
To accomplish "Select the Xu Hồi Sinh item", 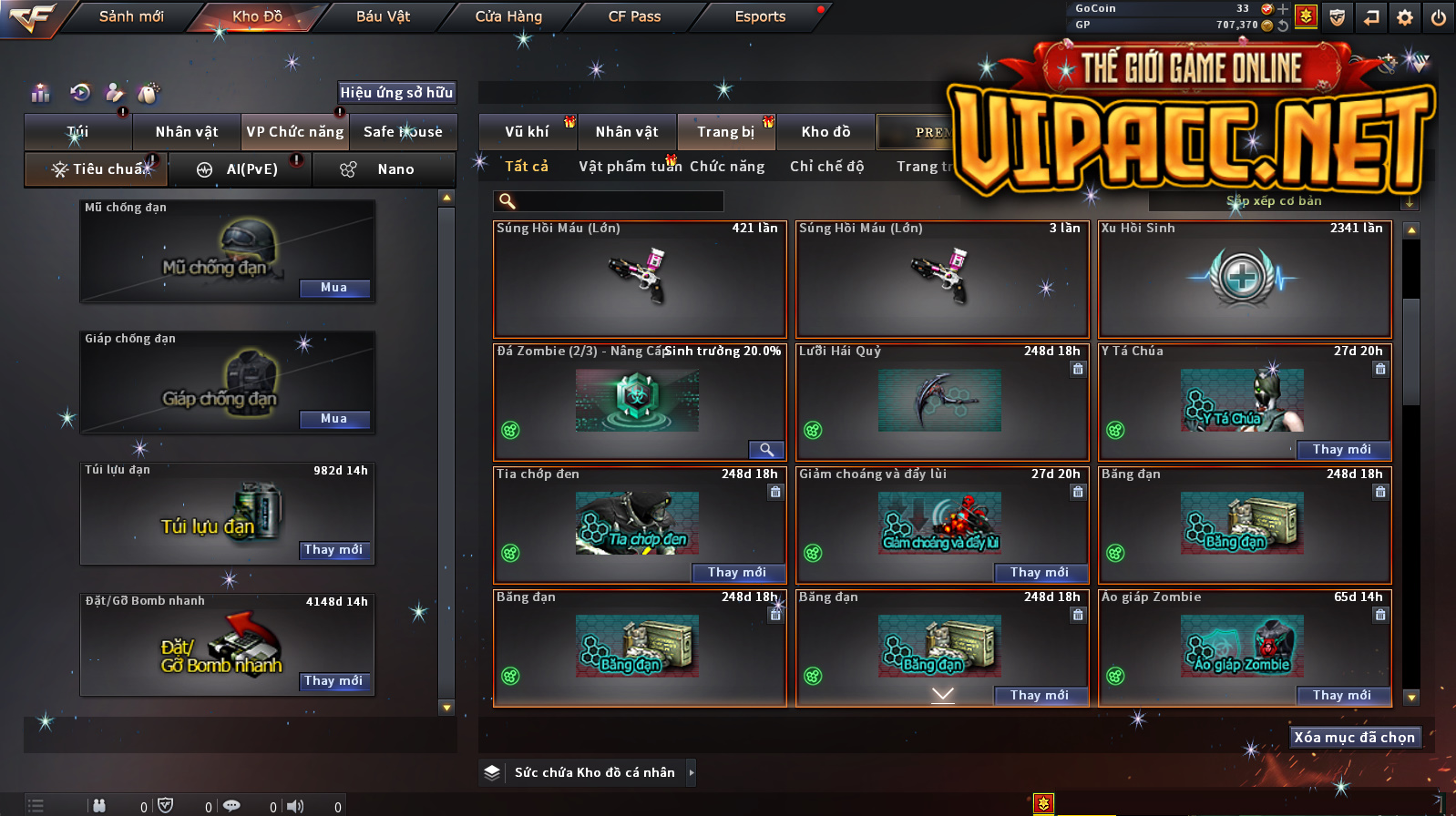I will (1245, 279).
